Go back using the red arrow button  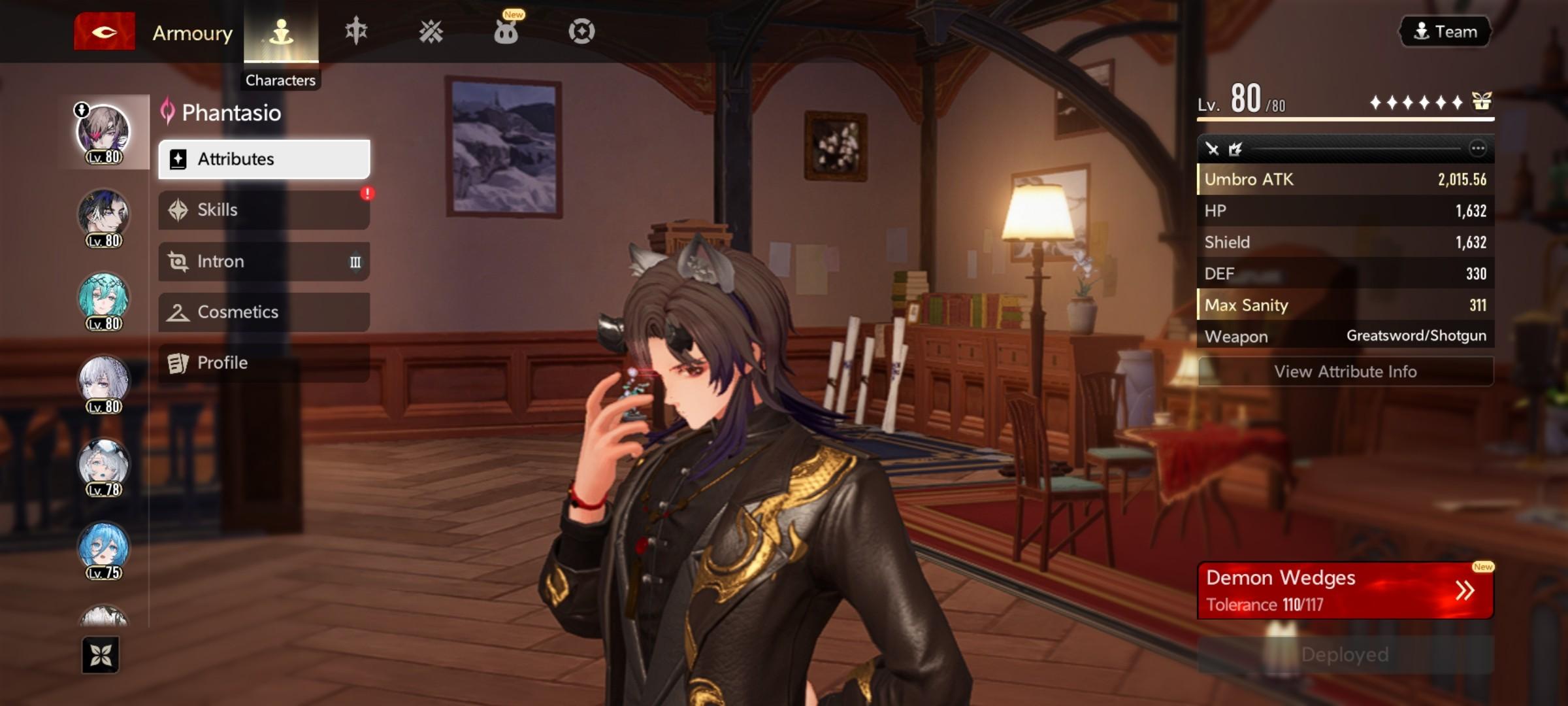(104, 31)
